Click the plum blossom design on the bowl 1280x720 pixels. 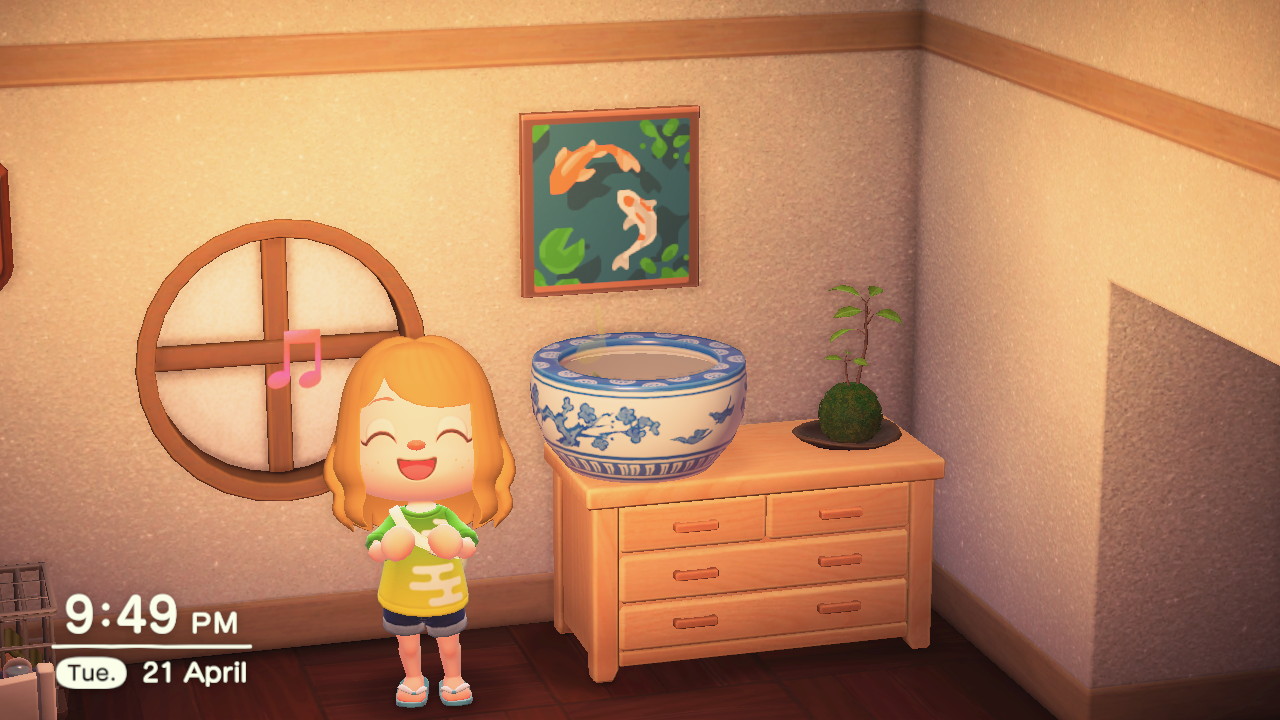coord(600,425)
